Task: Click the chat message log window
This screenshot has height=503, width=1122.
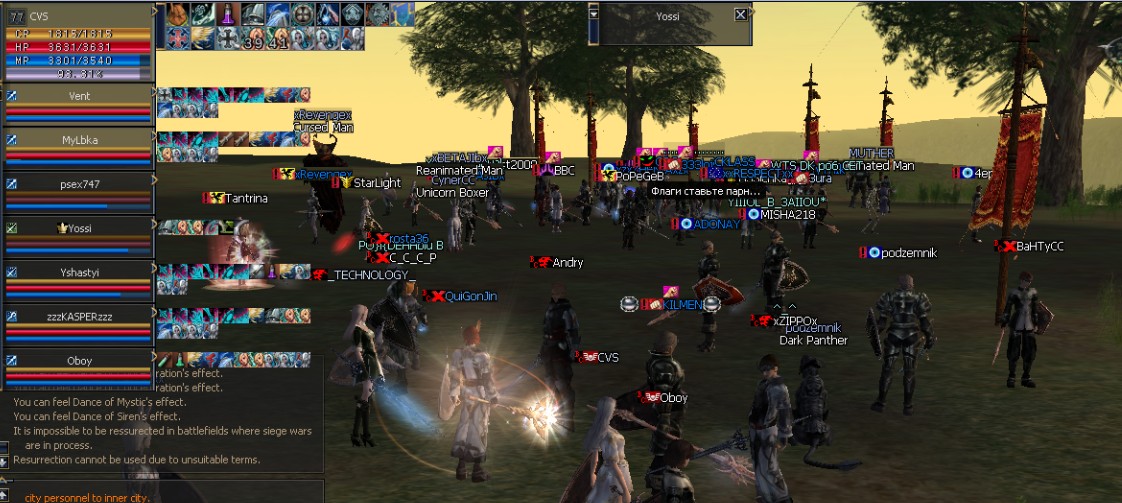Action: pyautogui.click(x=162, y=420)
